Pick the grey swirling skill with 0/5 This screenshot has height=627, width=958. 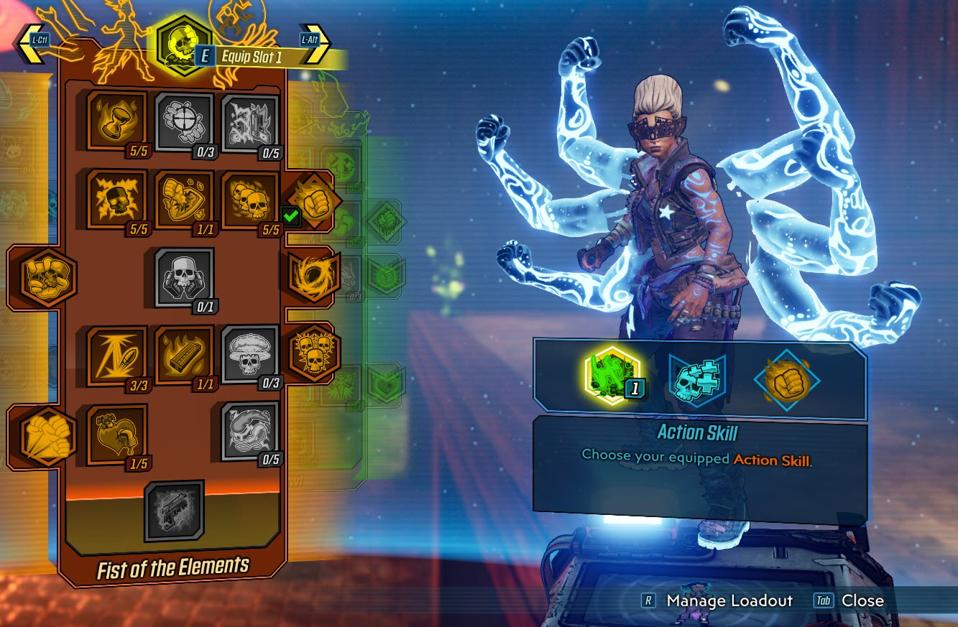click(249, 431)
